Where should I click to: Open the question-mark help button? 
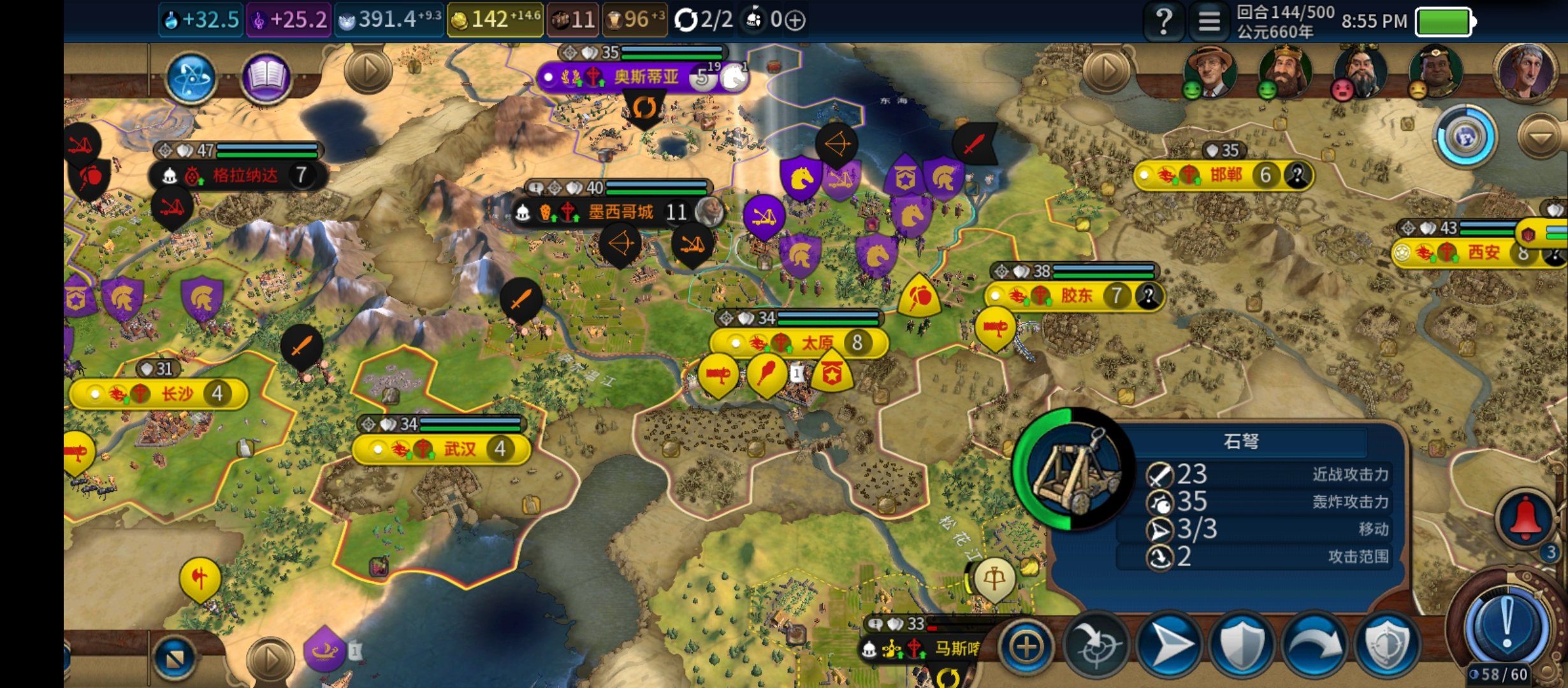1164,22
